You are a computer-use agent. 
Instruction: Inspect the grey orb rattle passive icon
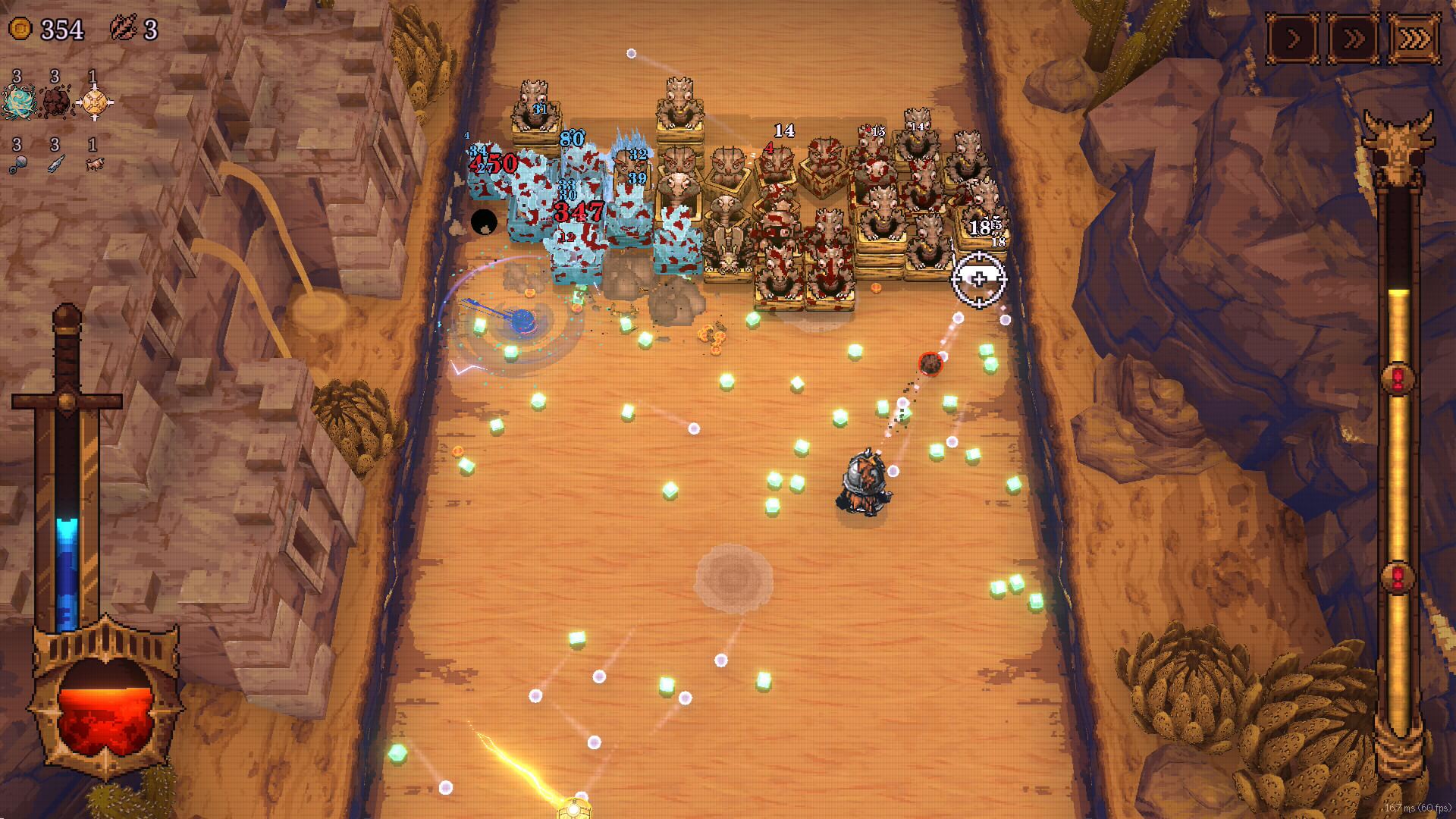pyautogui.click(x=19, y=165)
